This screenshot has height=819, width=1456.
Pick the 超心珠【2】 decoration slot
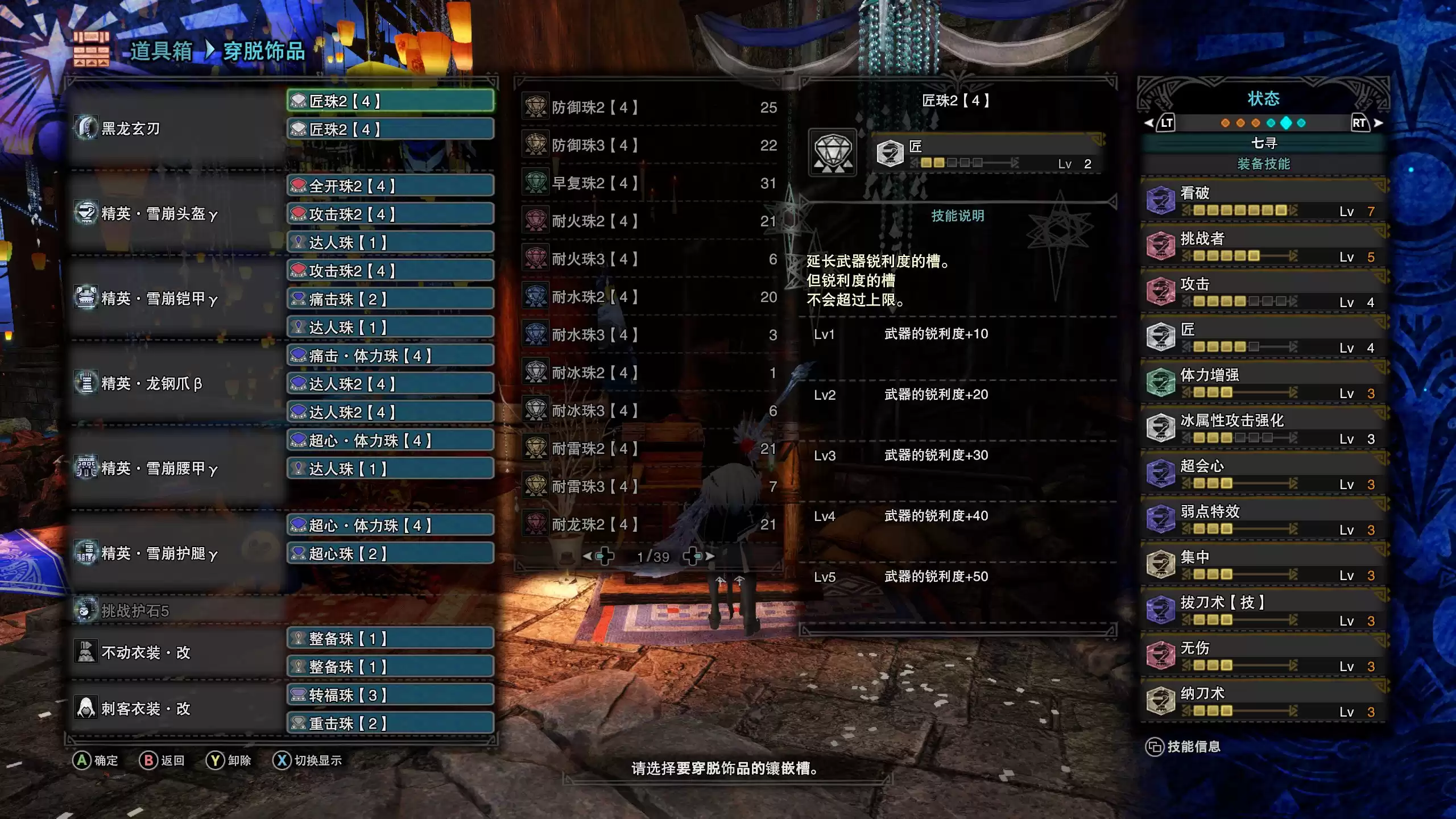(x=390, y=553)
